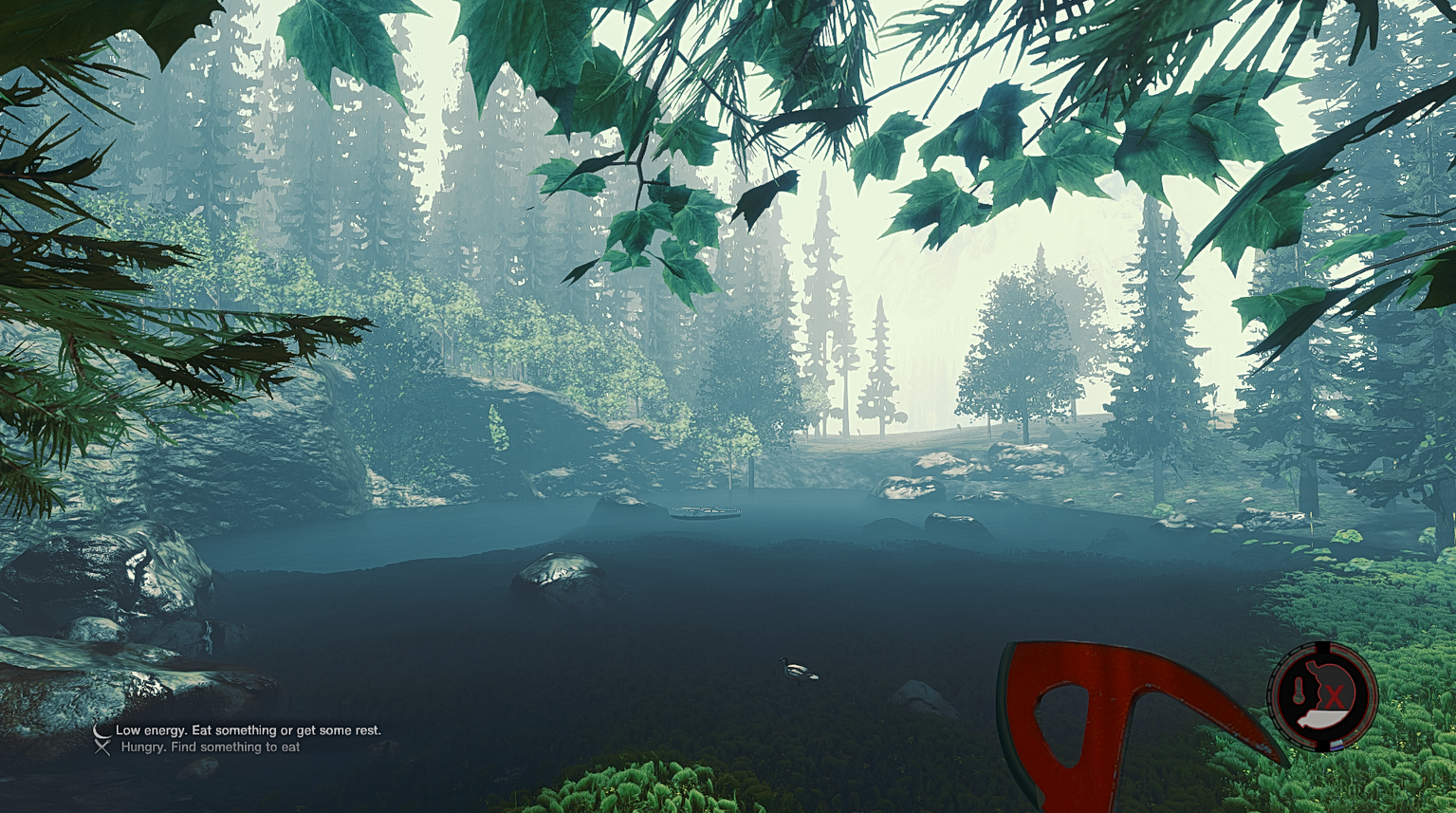Screen dimensions: 1456x813
Task: Click the hungry crossed utensils icon
Action: (102, 748)
